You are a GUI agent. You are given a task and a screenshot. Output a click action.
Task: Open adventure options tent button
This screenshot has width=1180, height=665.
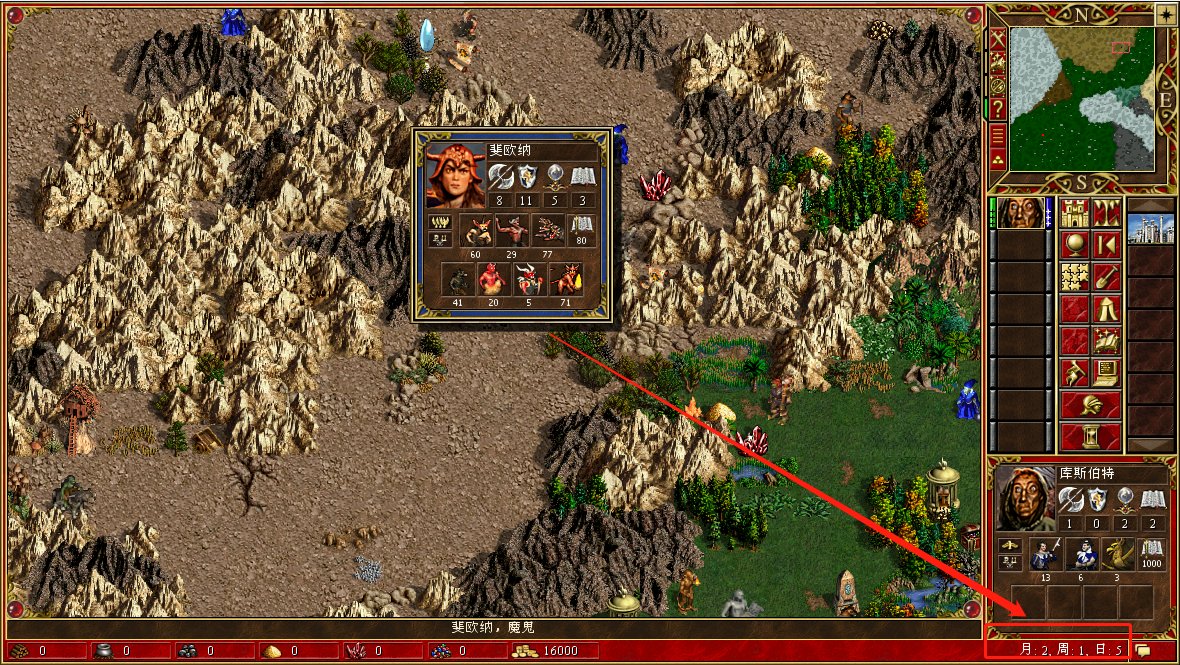point(1106,309)
